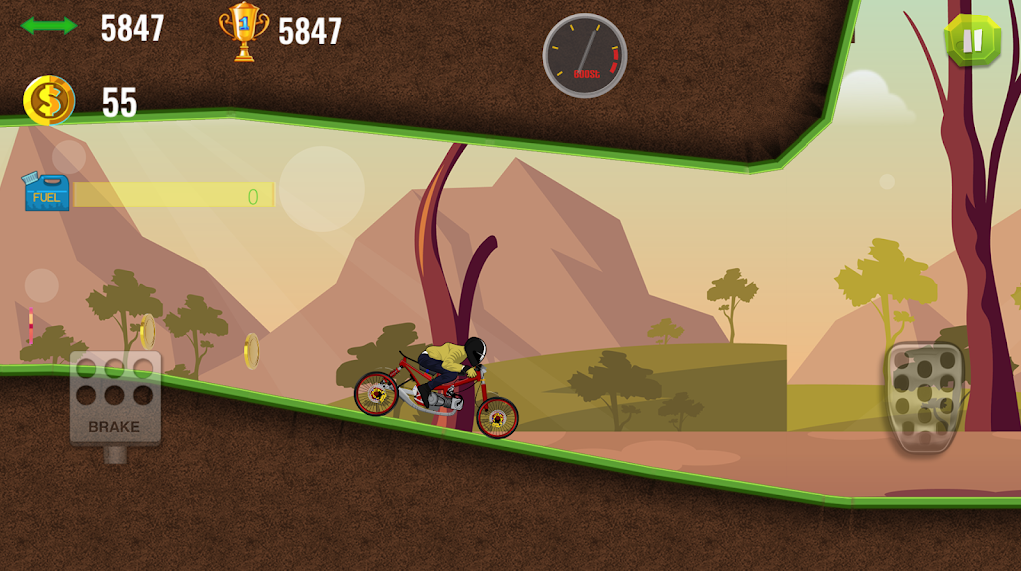
Task: Tap the BRAKE pedal
Action: (115, 398)
